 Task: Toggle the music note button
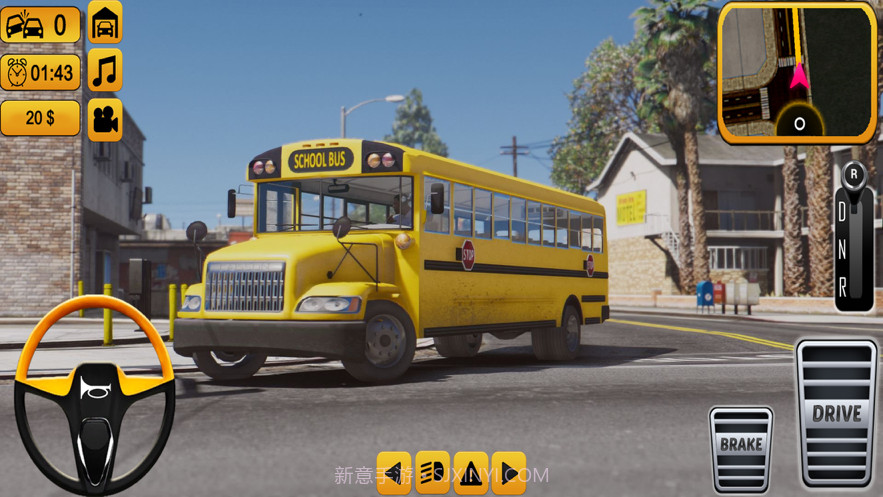[x=105, y=71]
